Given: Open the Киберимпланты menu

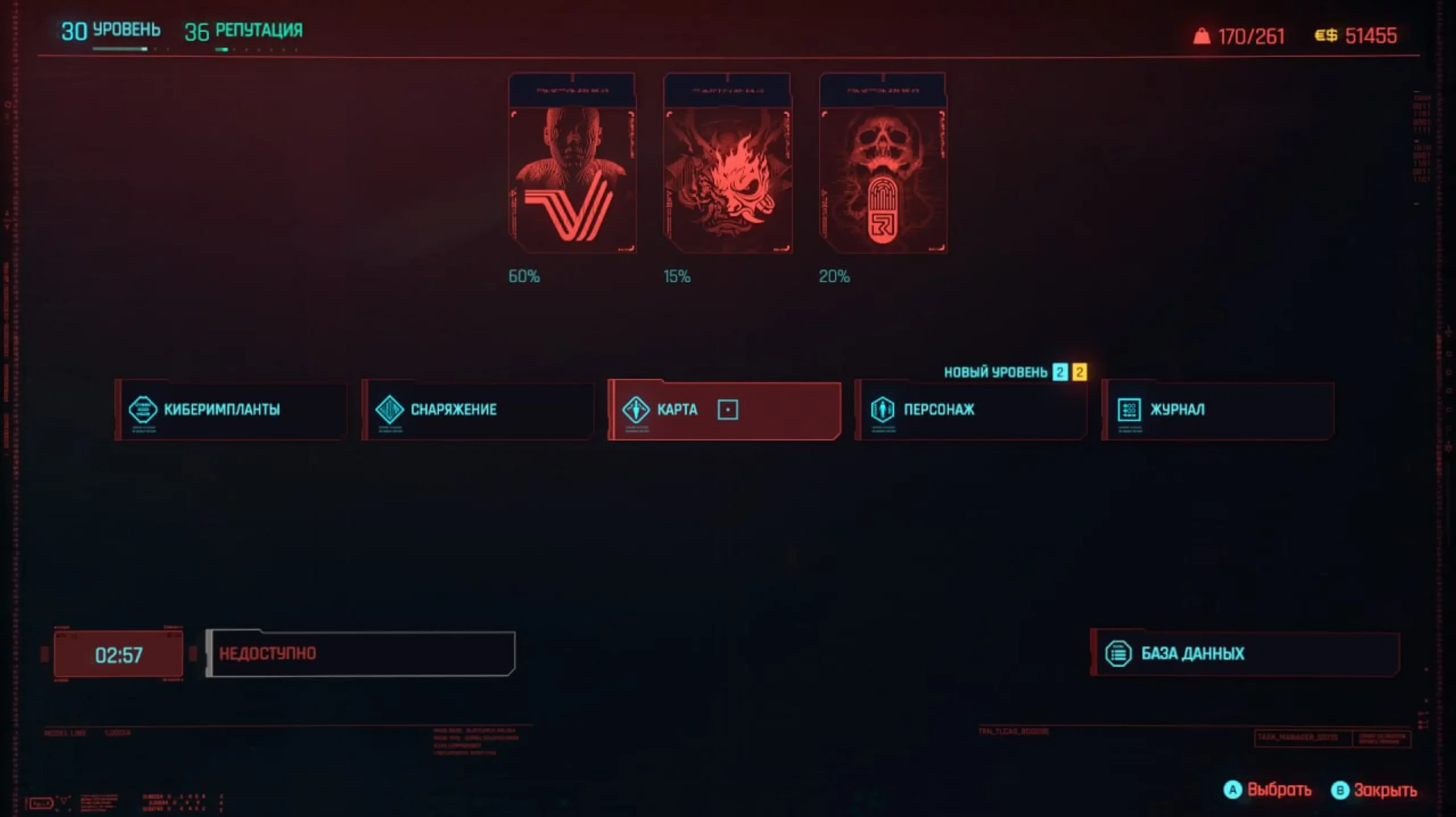Looking at the screenshot, I should 231,409.
